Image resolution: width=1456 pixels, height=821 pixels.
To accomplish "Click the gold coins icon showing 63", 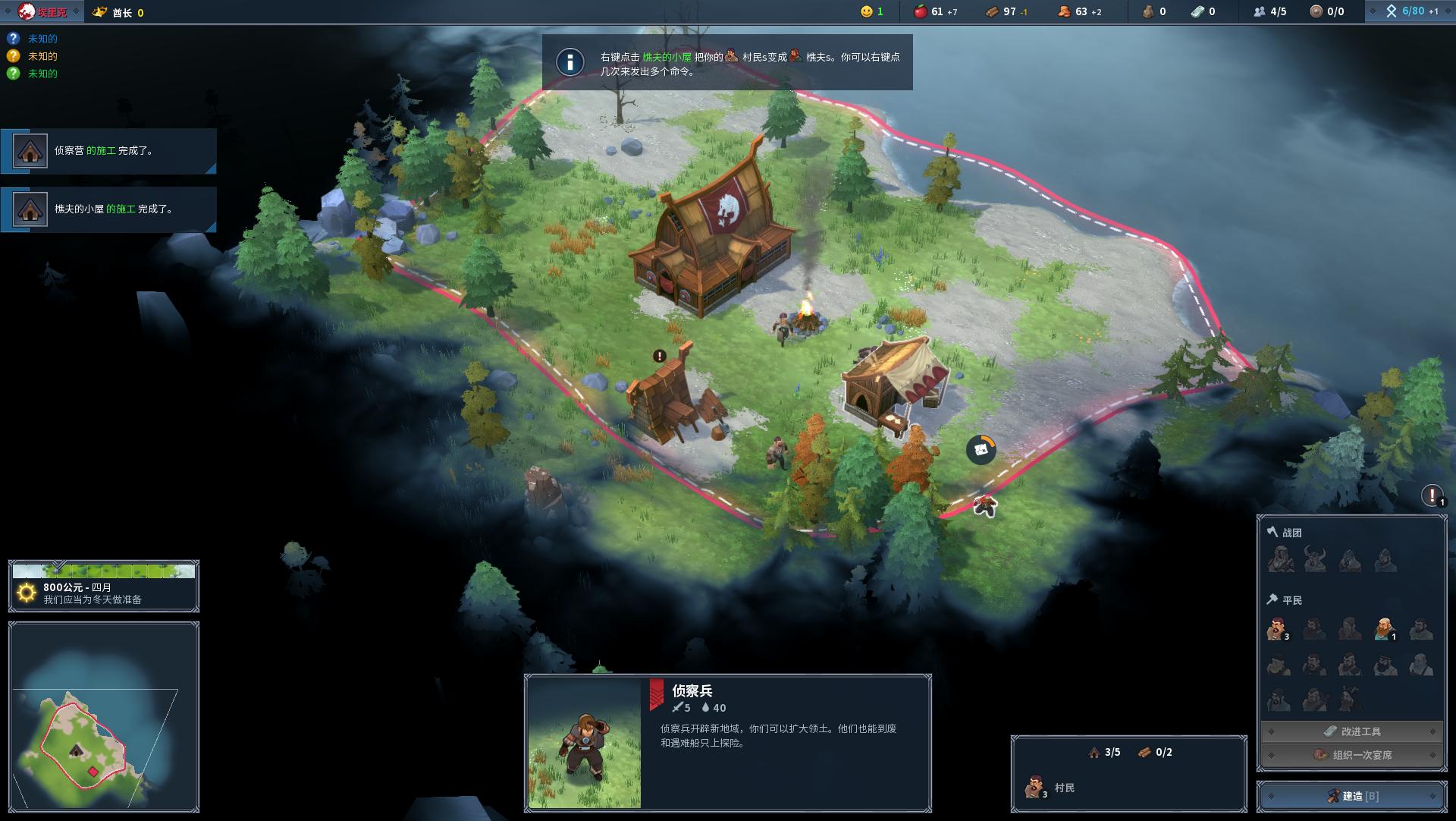I will [x=1064, y=11].
